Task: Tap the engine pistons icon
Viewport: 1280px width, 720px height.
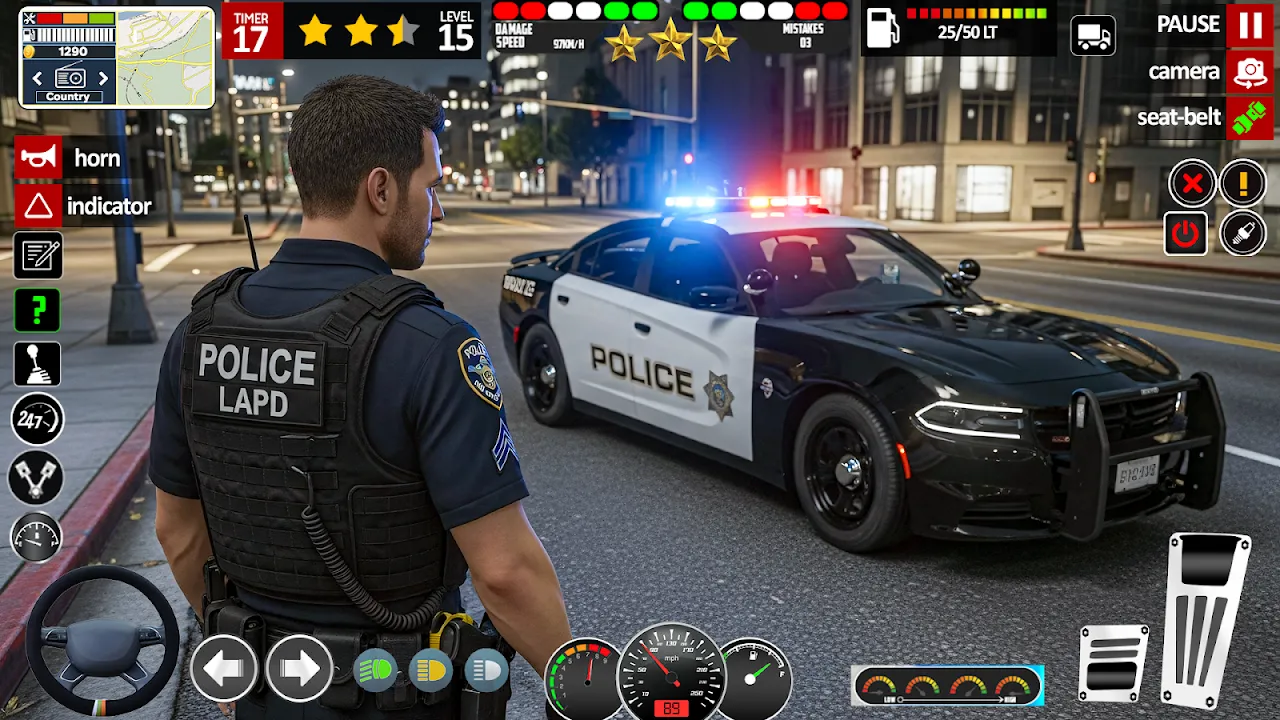Action: tap(36, 478)
